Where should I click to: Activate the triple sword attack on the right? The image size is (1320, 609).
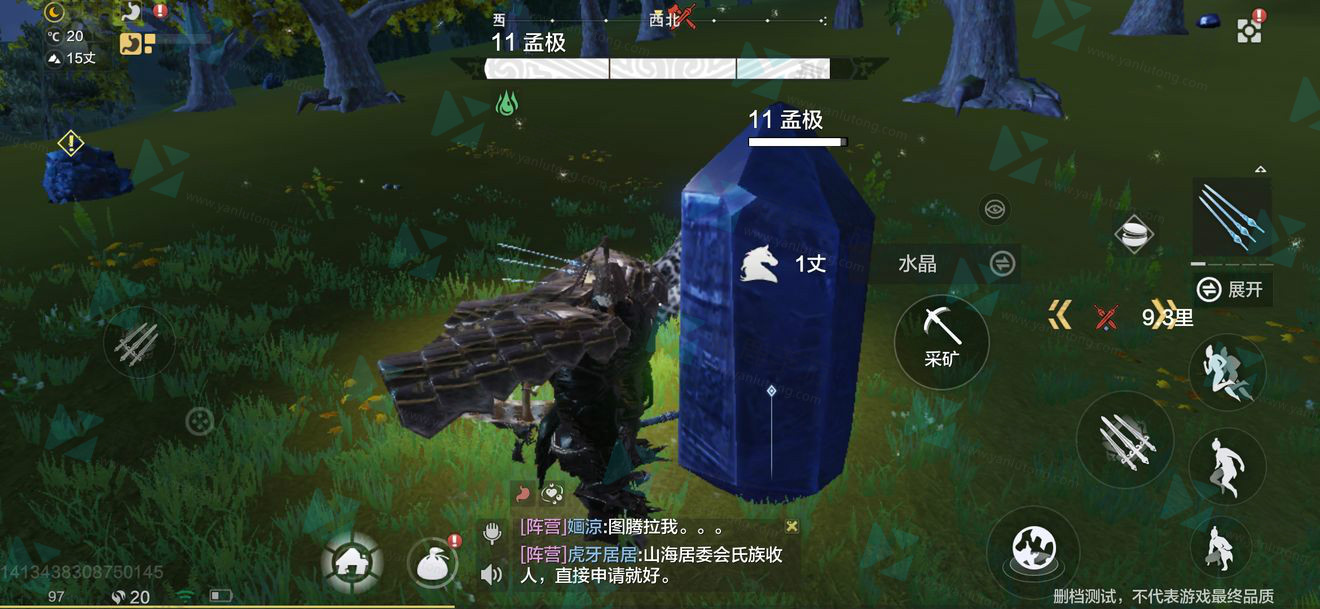point(1124,438)
